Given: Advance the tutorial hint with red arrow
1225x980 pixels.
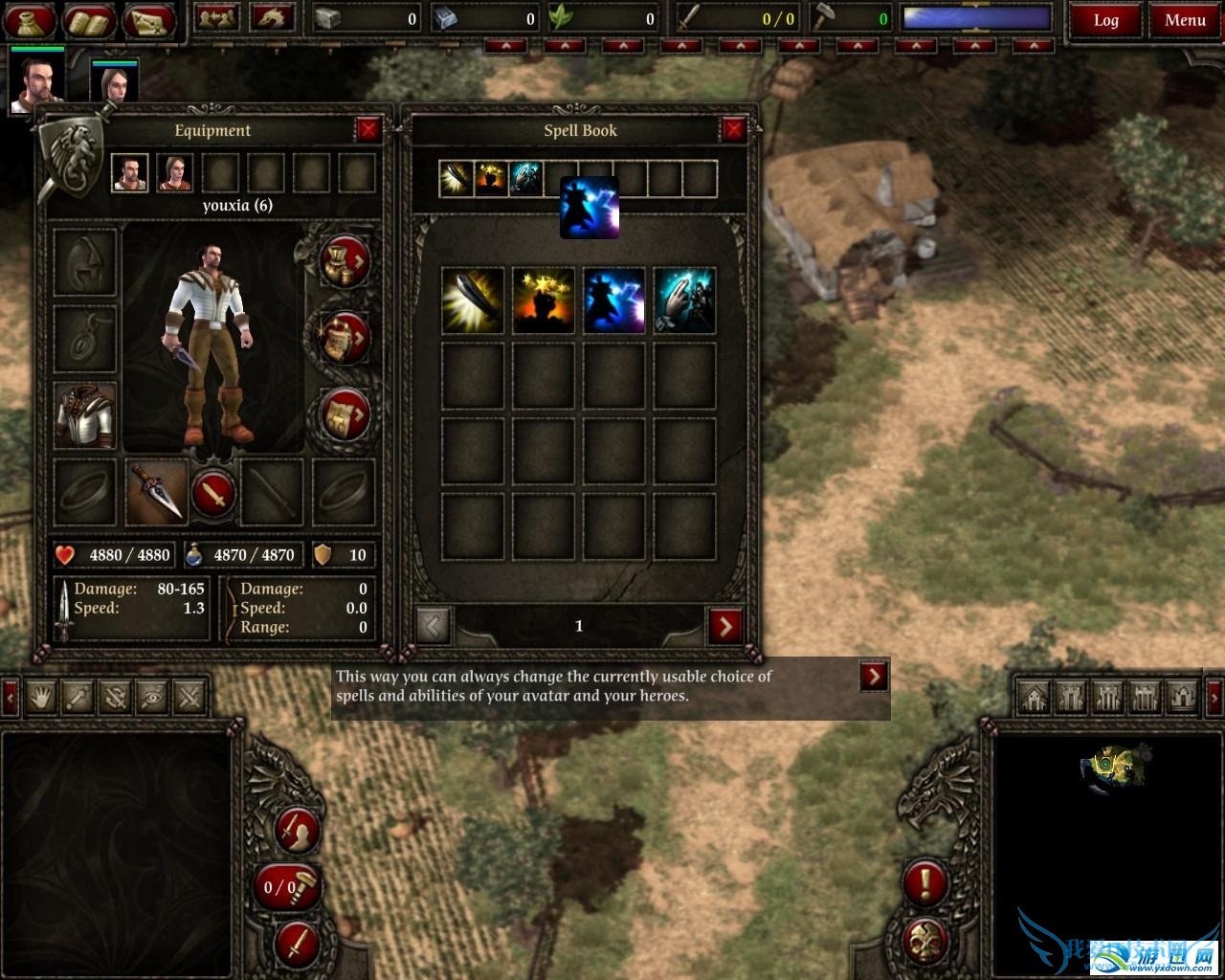Looking at the screenshot, I should [x=874, y=676].
